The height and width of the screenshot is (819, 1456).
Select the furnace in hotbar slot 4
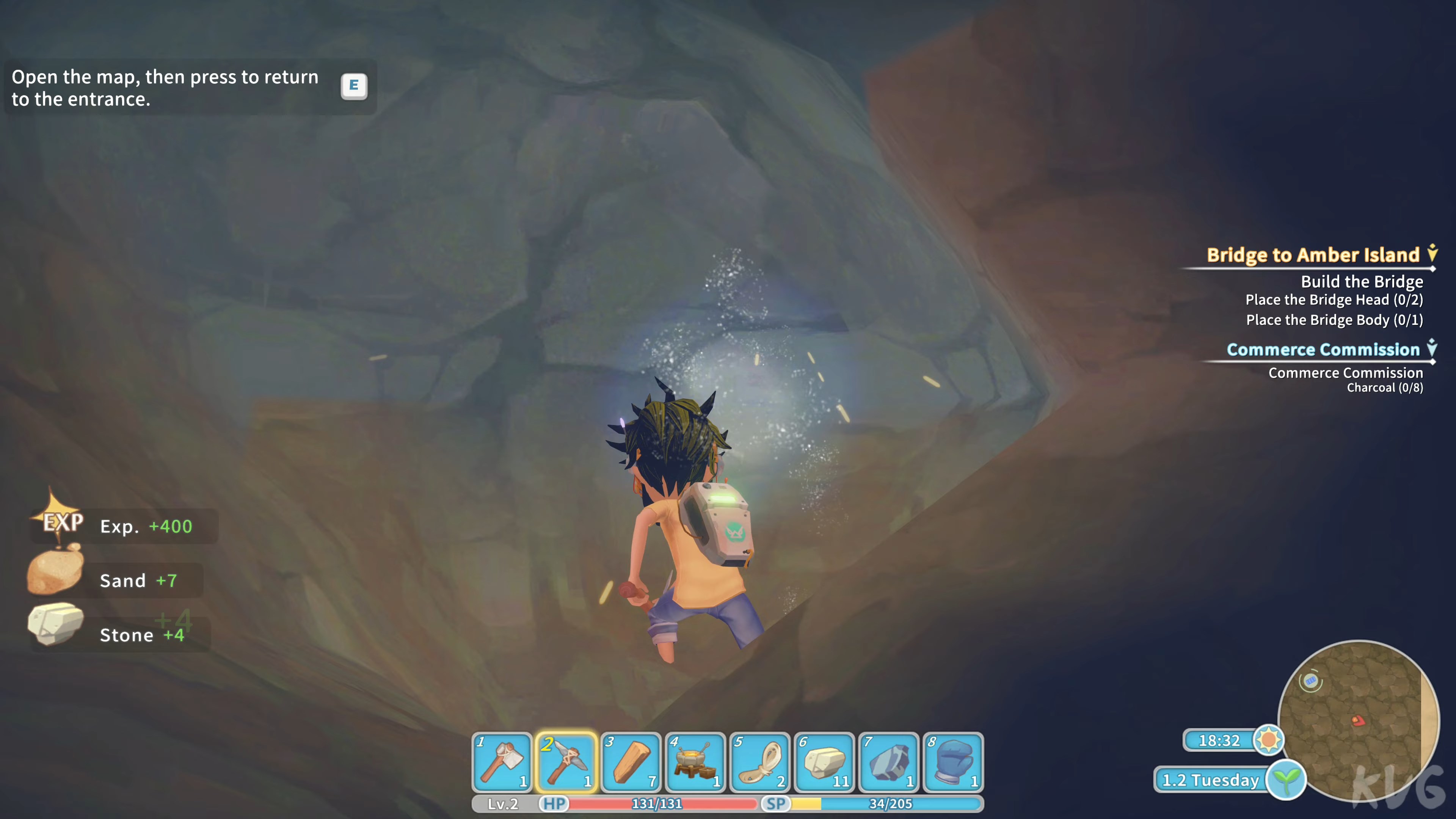click(695, 762)
